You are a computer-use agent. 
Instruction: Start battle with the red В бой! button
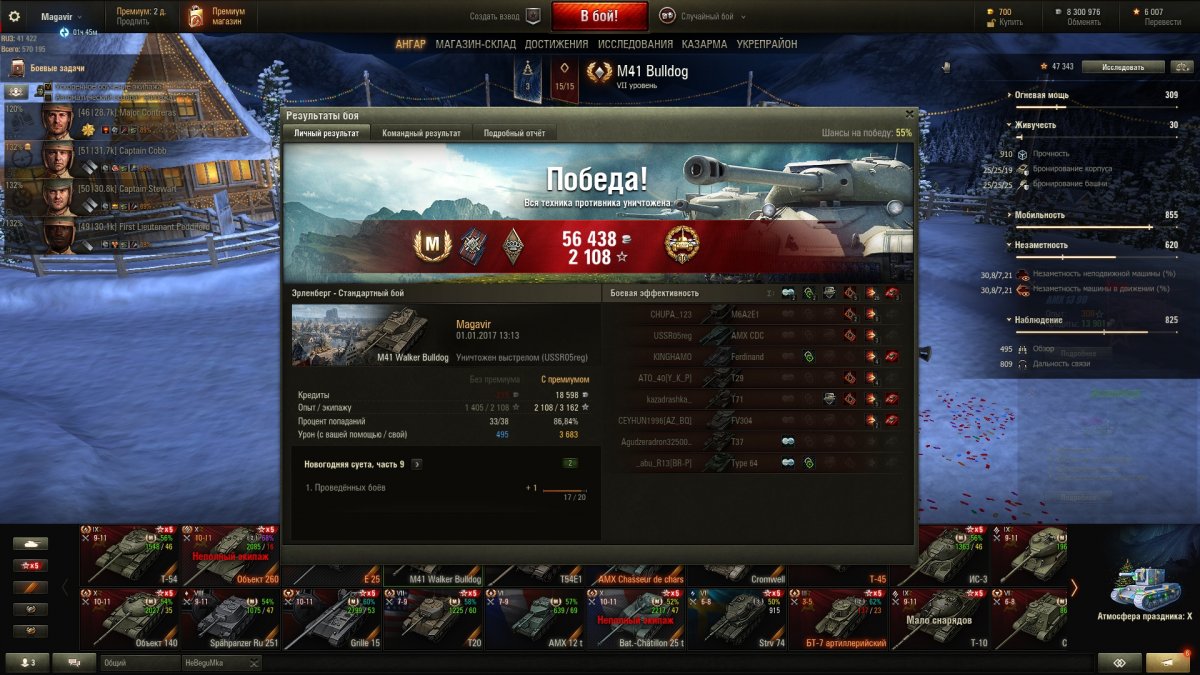(599, 16)
